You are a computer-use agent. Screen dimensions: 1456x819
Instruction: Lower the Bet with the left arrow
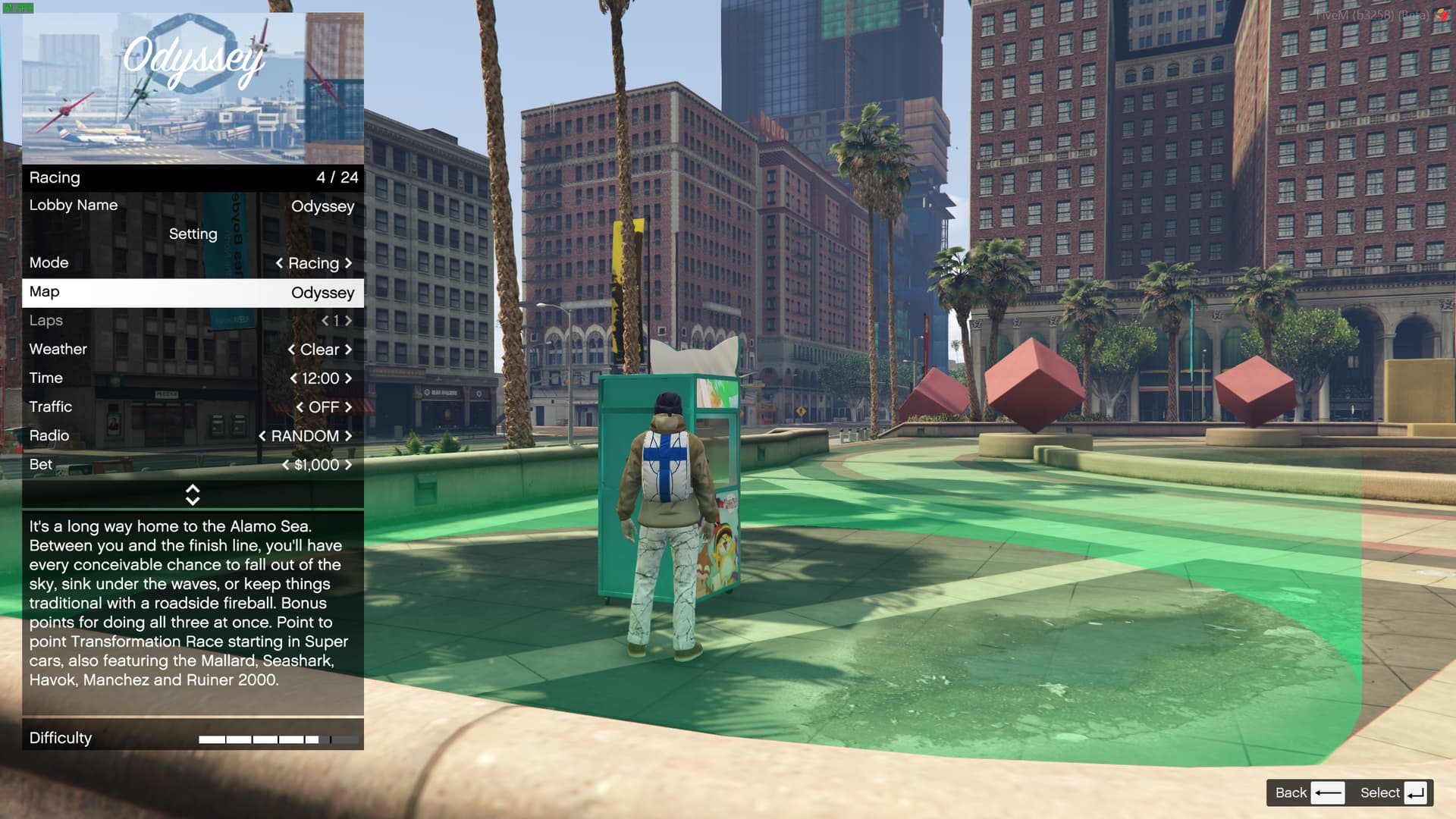tap(286, 465)
